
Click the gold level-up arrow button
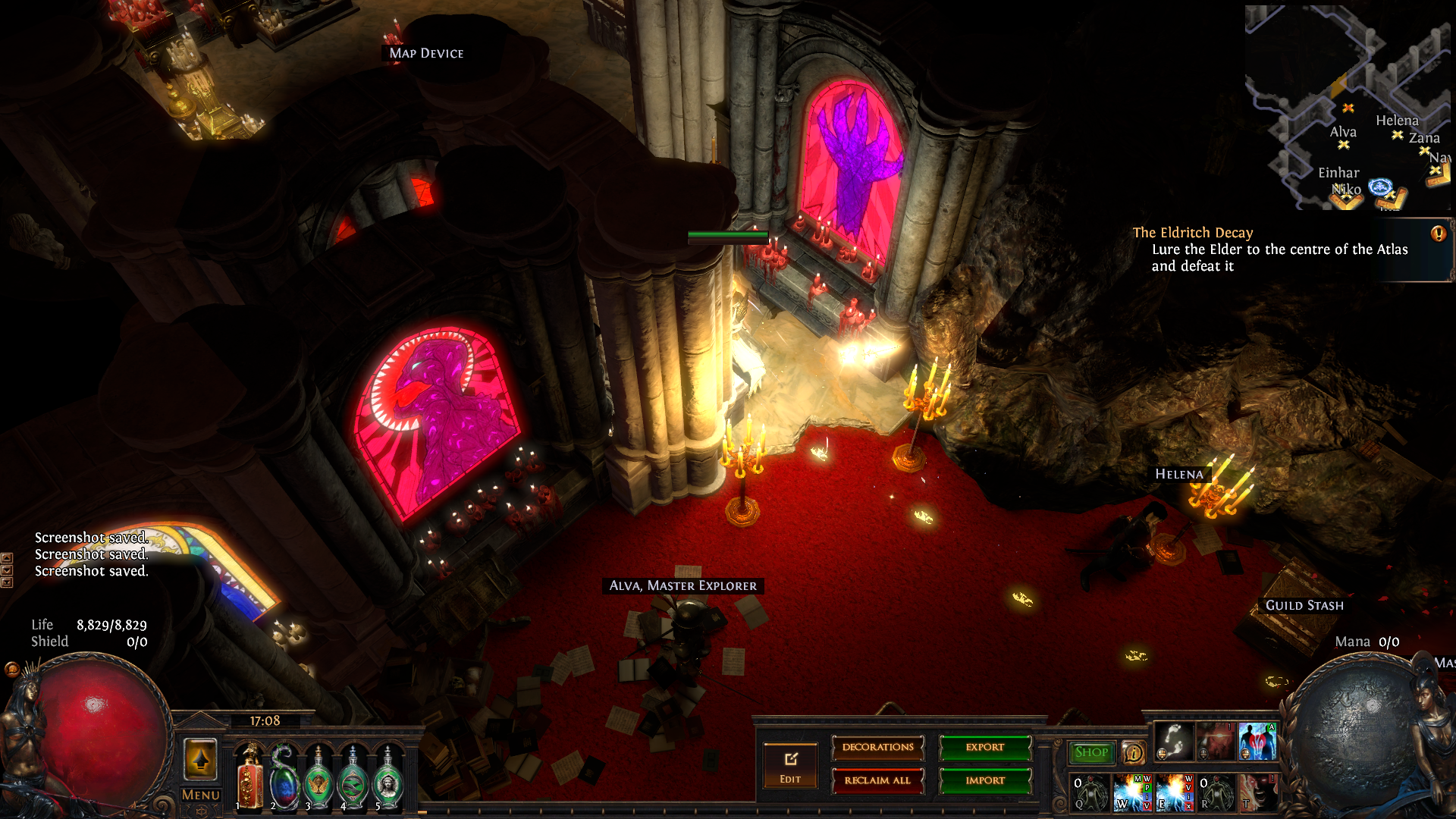201,759
